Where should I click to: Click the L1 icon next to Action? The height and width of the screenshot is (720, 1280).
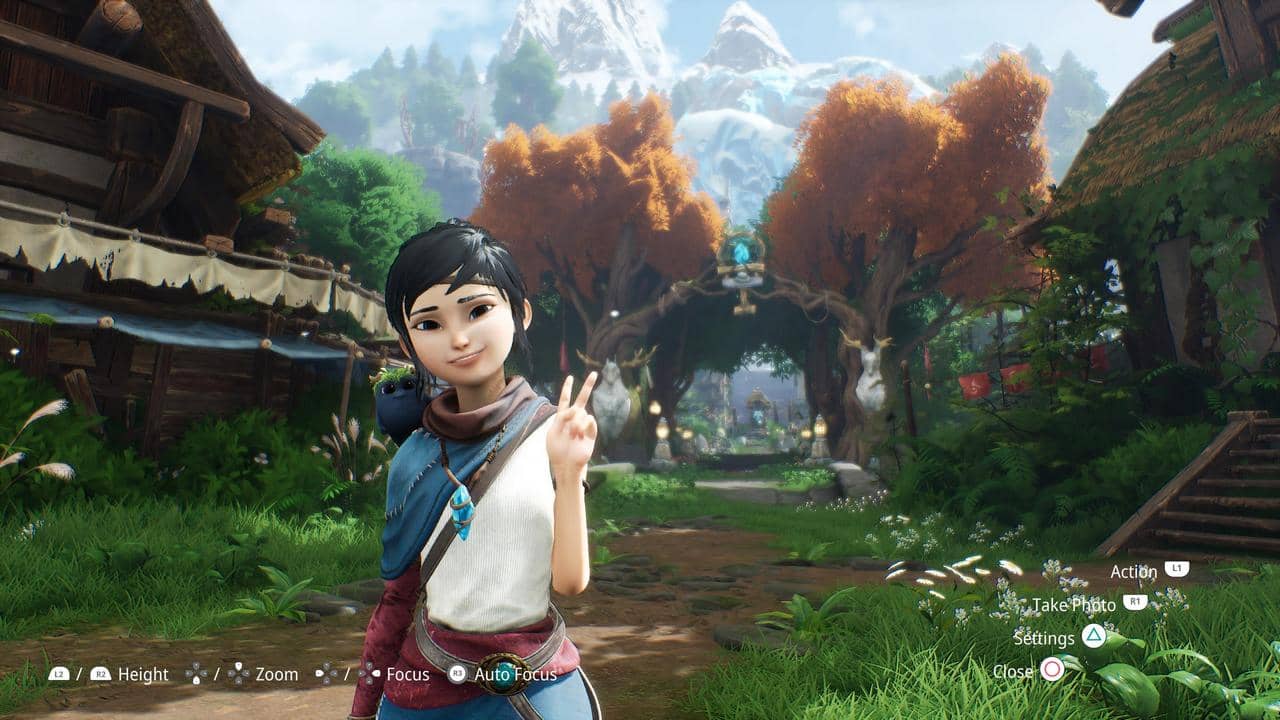1177,571
